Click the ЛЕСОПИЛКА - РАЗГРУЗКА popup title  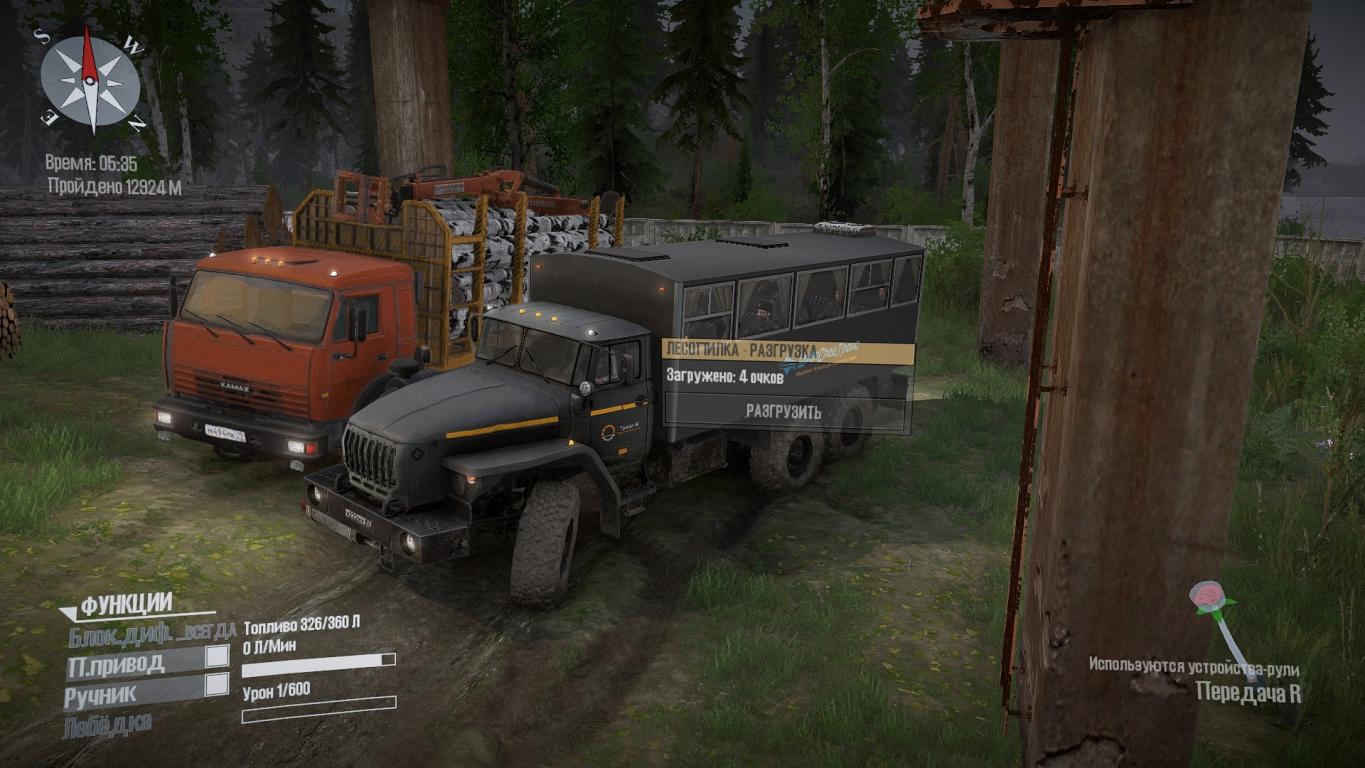click(740, 349)
